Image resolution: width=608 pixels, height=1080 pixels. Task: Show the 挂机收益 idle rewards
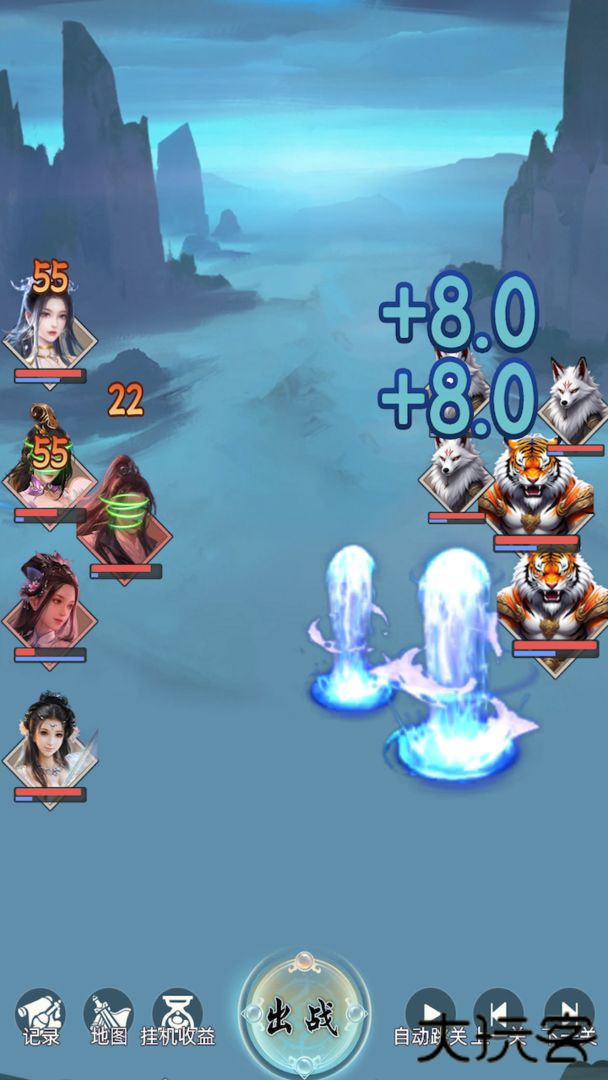177,1014
